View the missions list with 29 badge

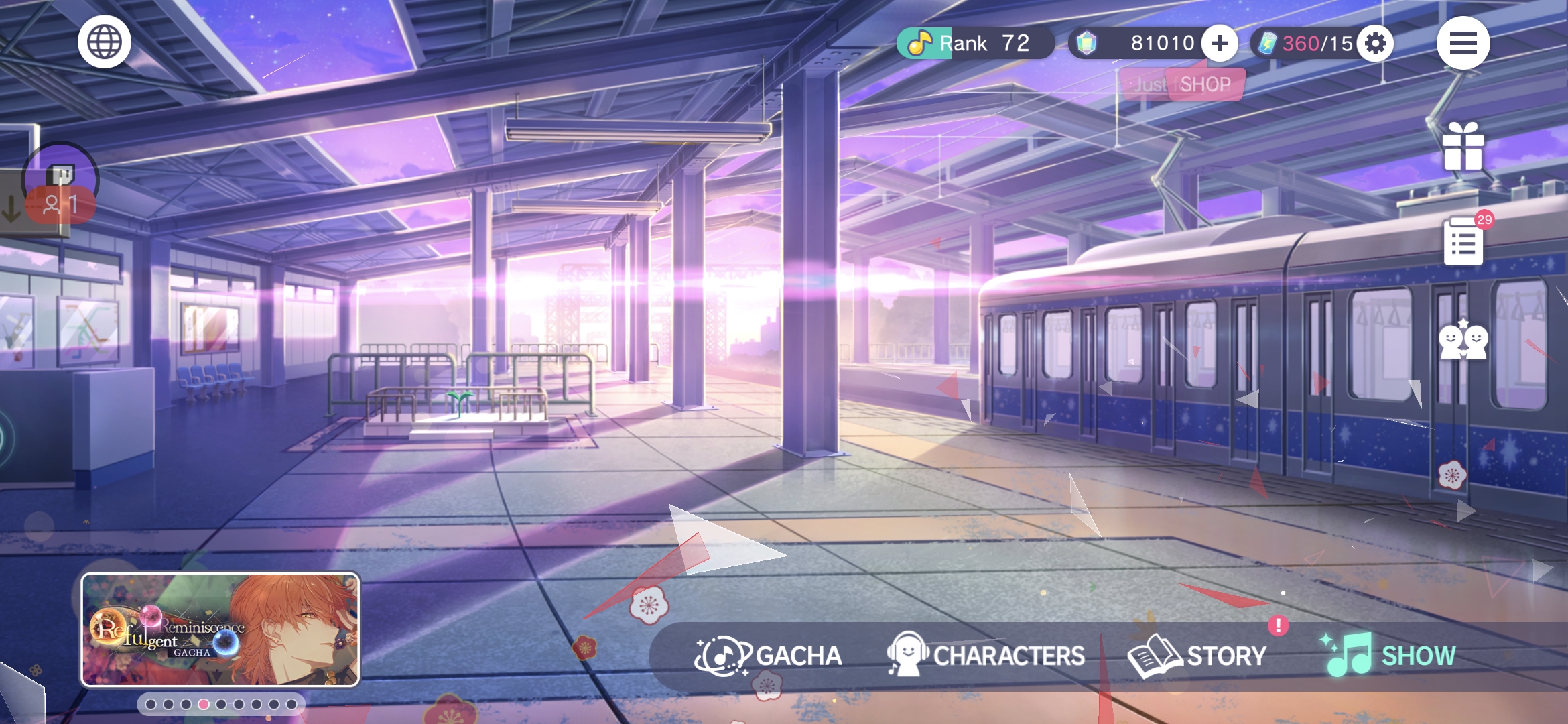click(1463, 241)
